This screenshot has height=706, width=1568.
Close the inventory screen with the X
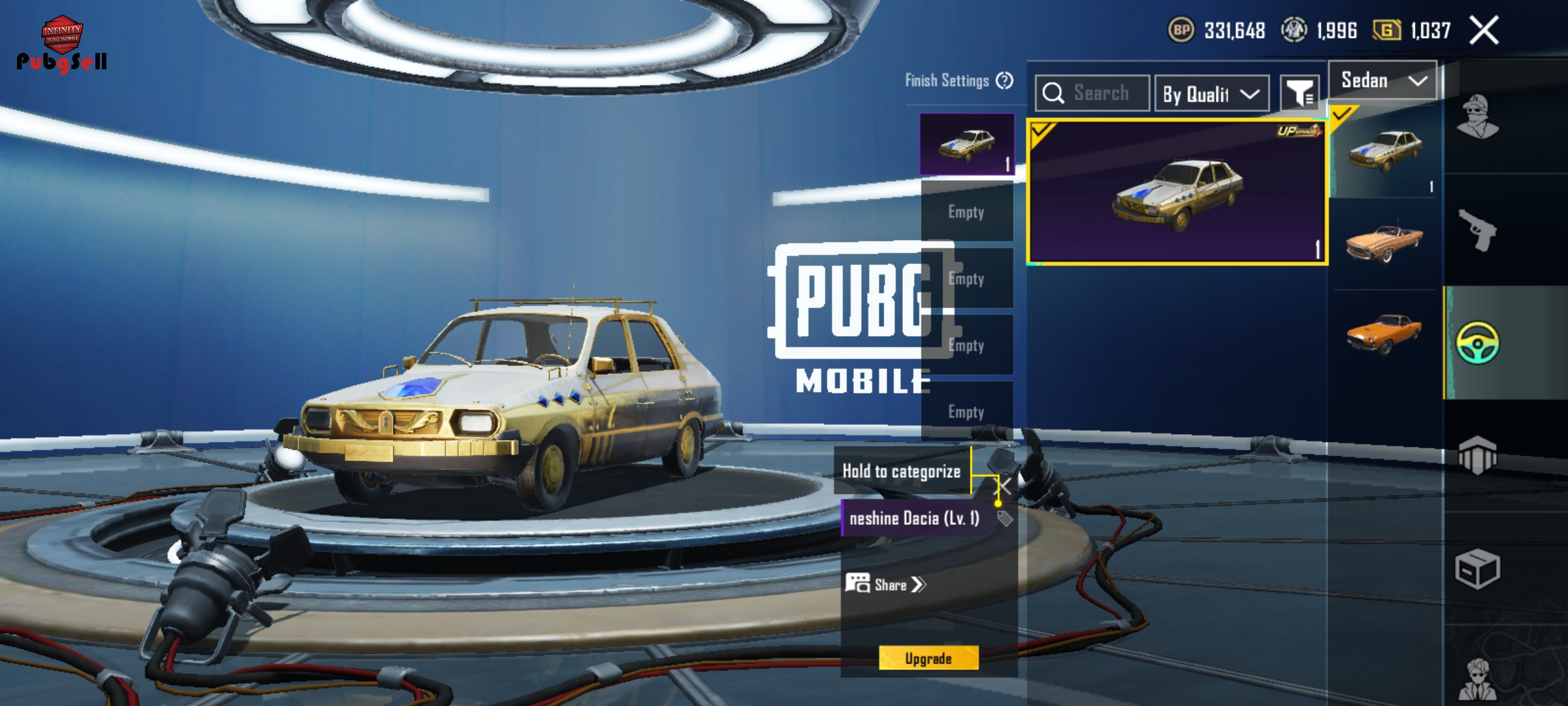point(1484,30)
